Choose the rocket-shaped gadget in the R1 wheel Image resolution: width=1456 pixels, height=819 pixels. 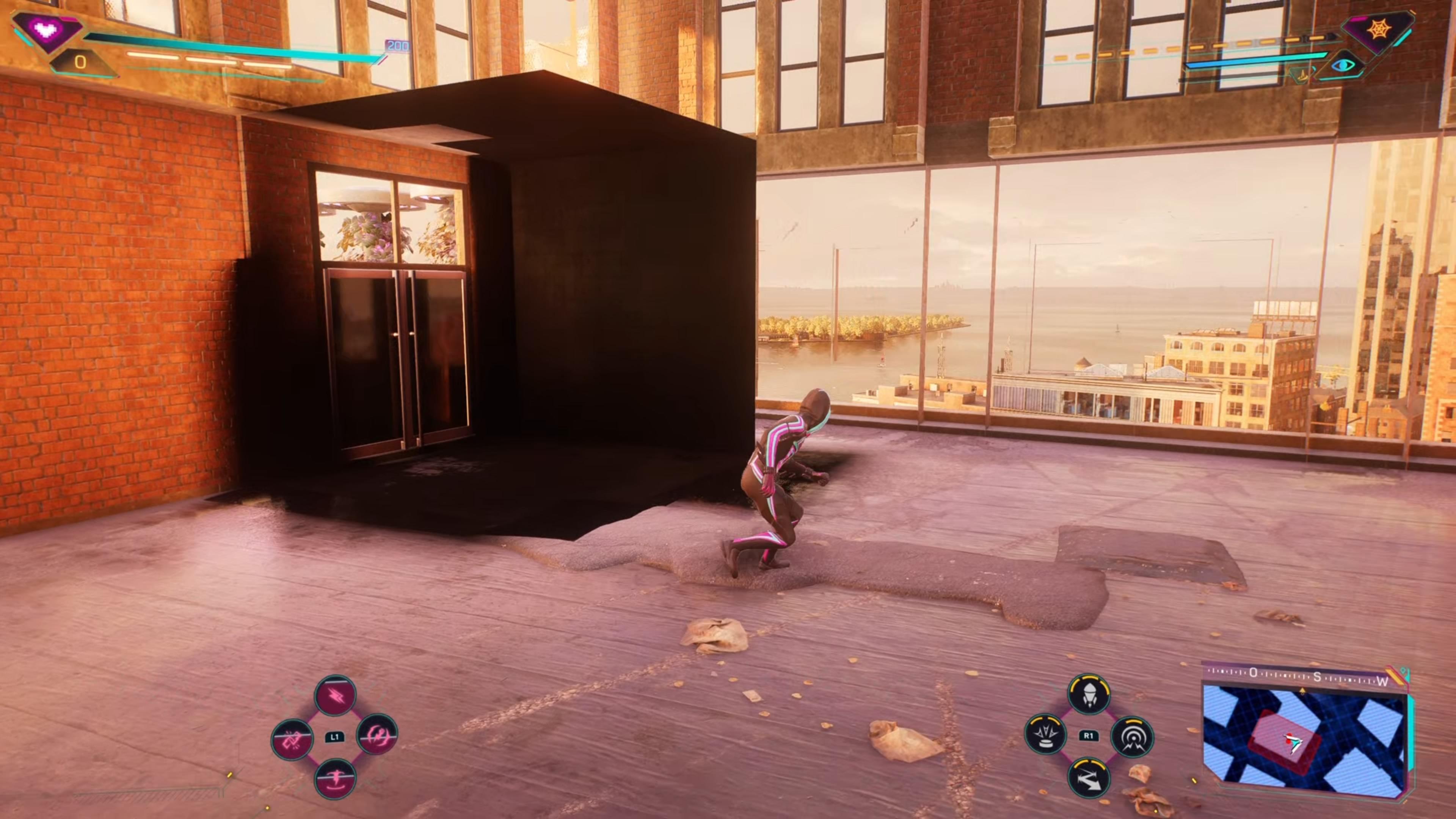click(x=1089, y=693)
